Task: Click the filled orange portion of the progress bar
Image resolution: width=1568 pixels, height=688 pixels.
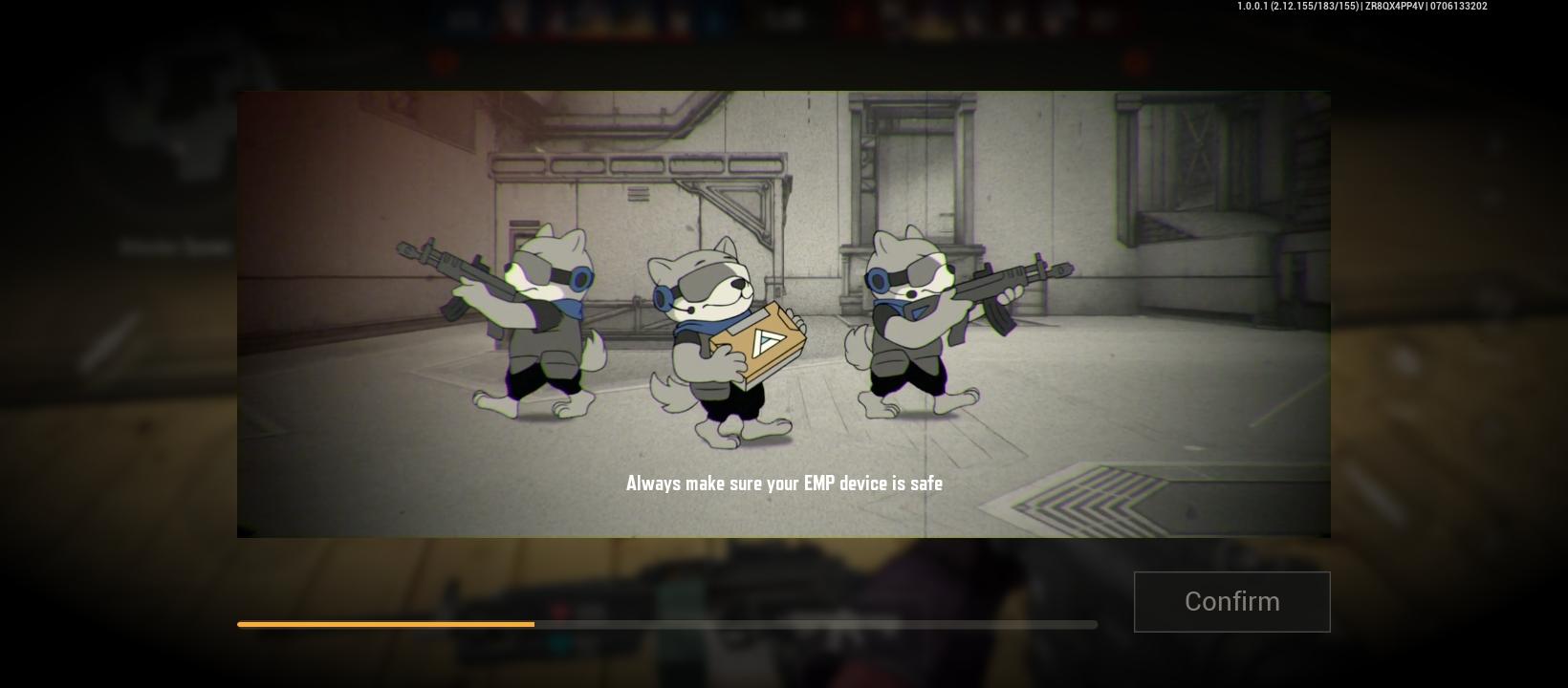Action: (382, 624)
